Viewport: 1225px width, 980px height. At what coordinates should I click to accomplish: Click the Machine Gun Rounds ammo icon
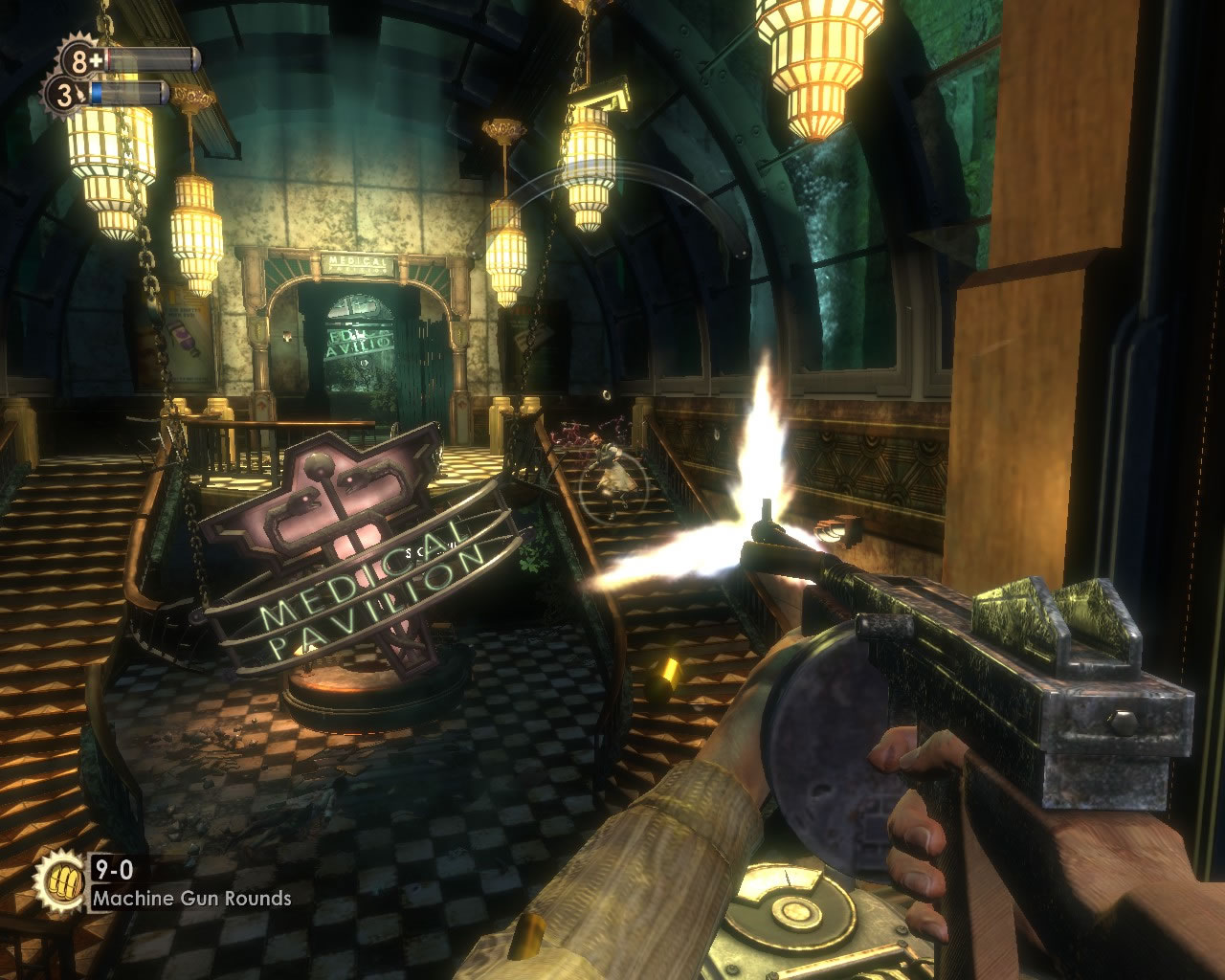[60, 881]
